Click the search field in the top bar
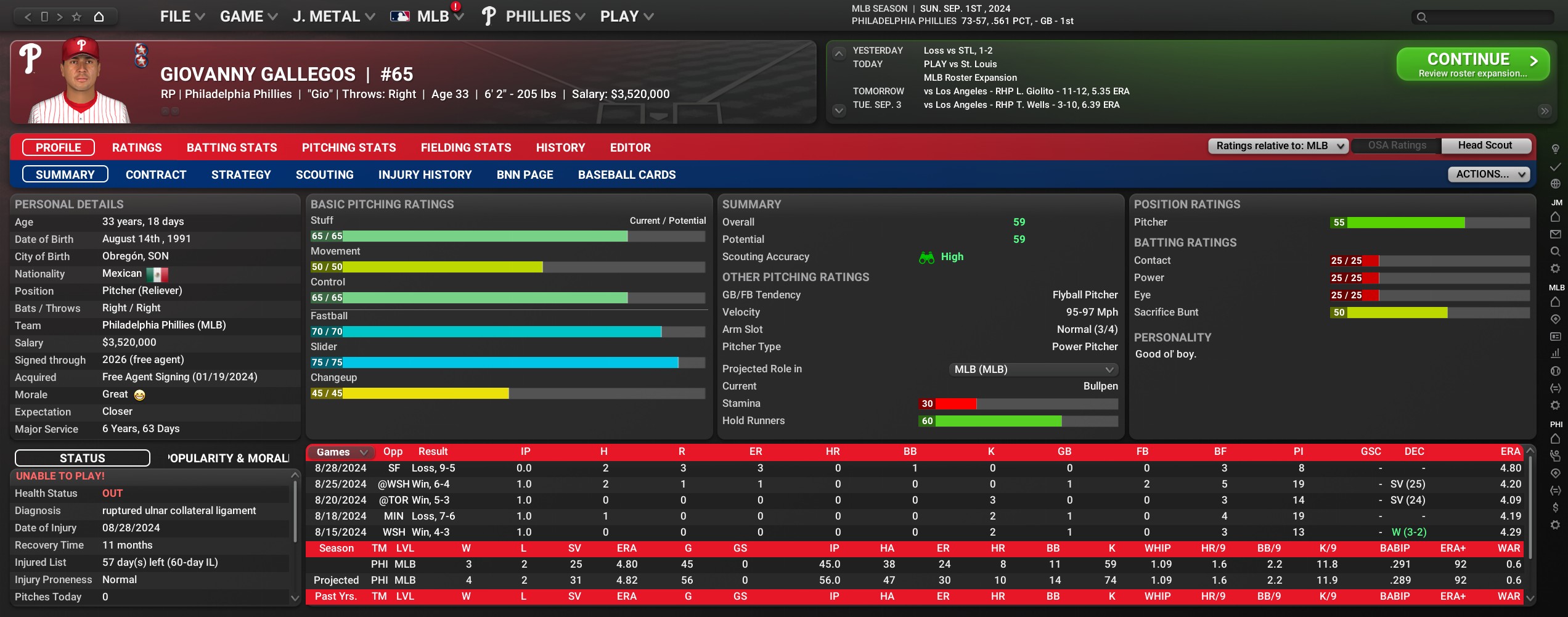 point(1485,17)
